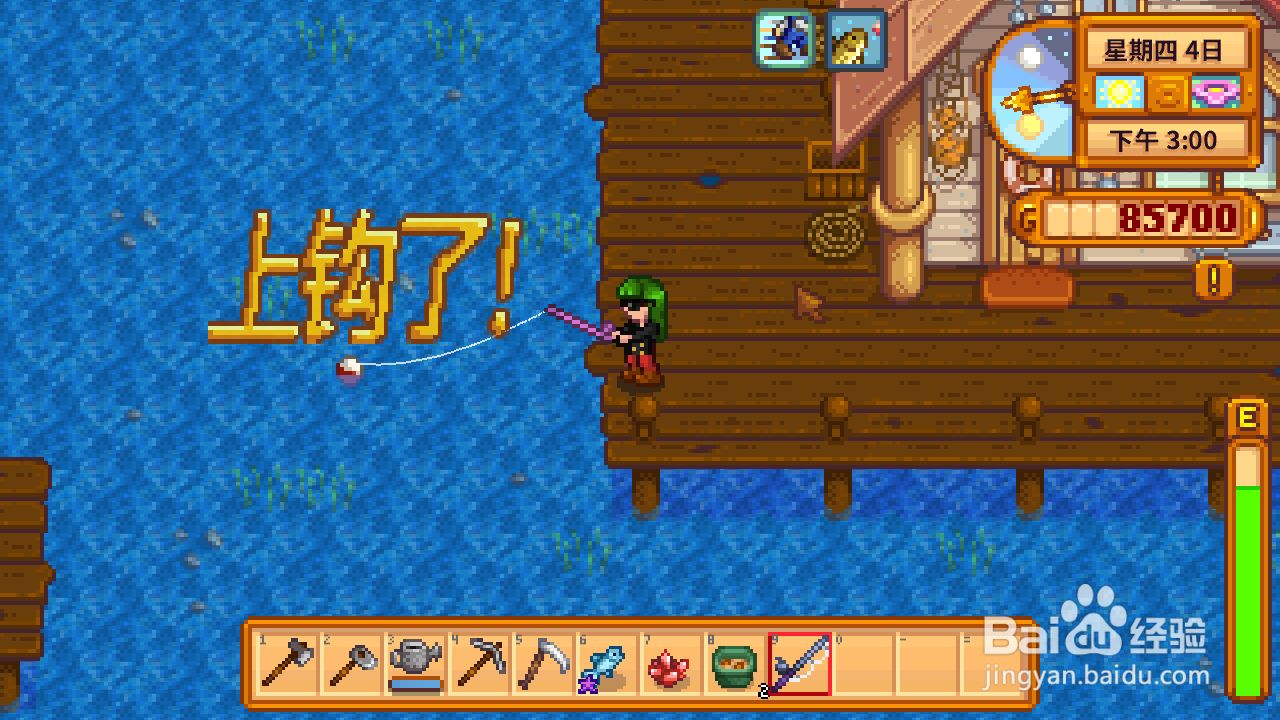The height and width of the screenshot is (720, 1280).
Task: Click the caught fish icon near the top
Action: point(855,40)
